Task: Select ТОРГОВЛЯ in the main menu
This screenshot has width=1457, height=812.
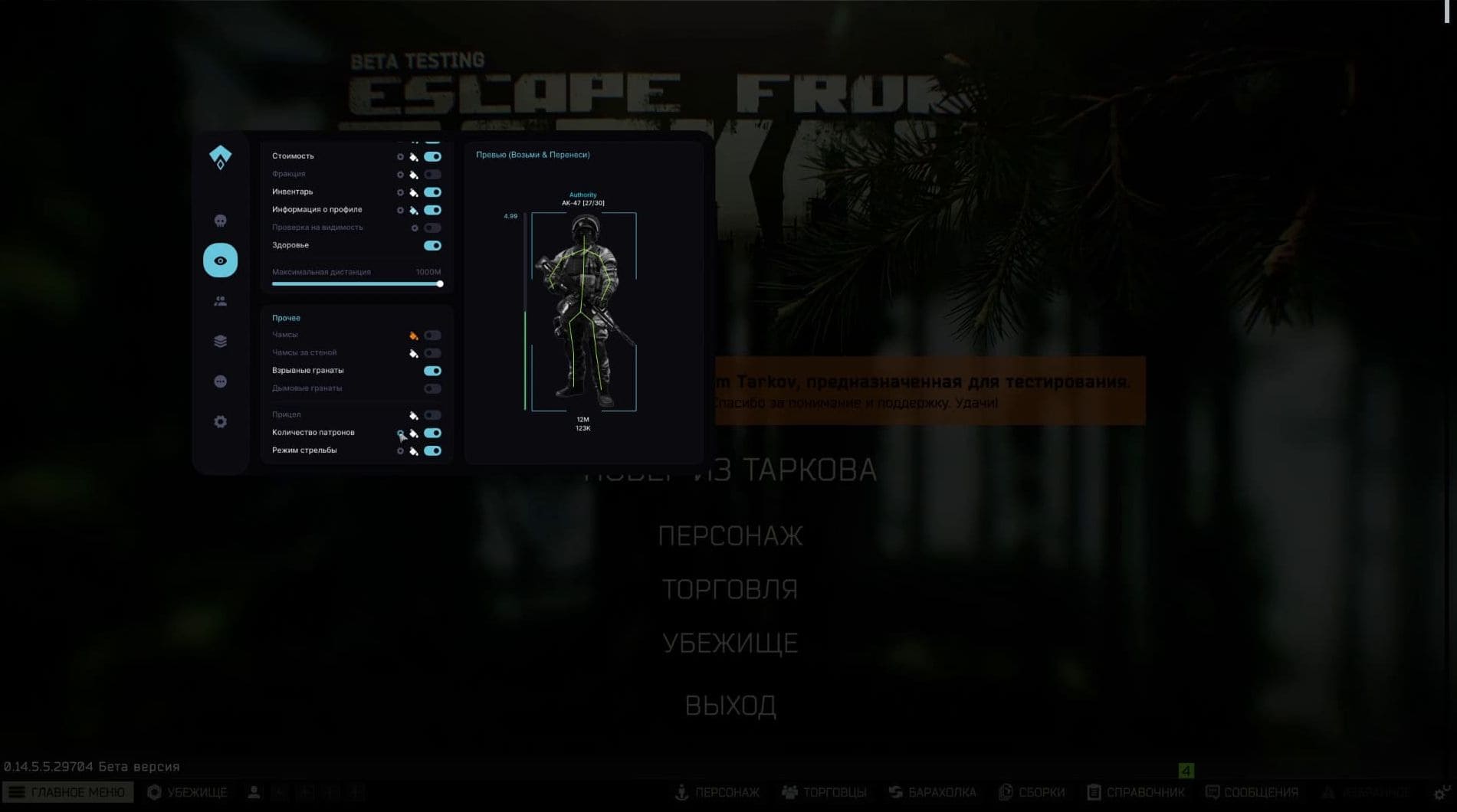Action: (x=730, y=590)
